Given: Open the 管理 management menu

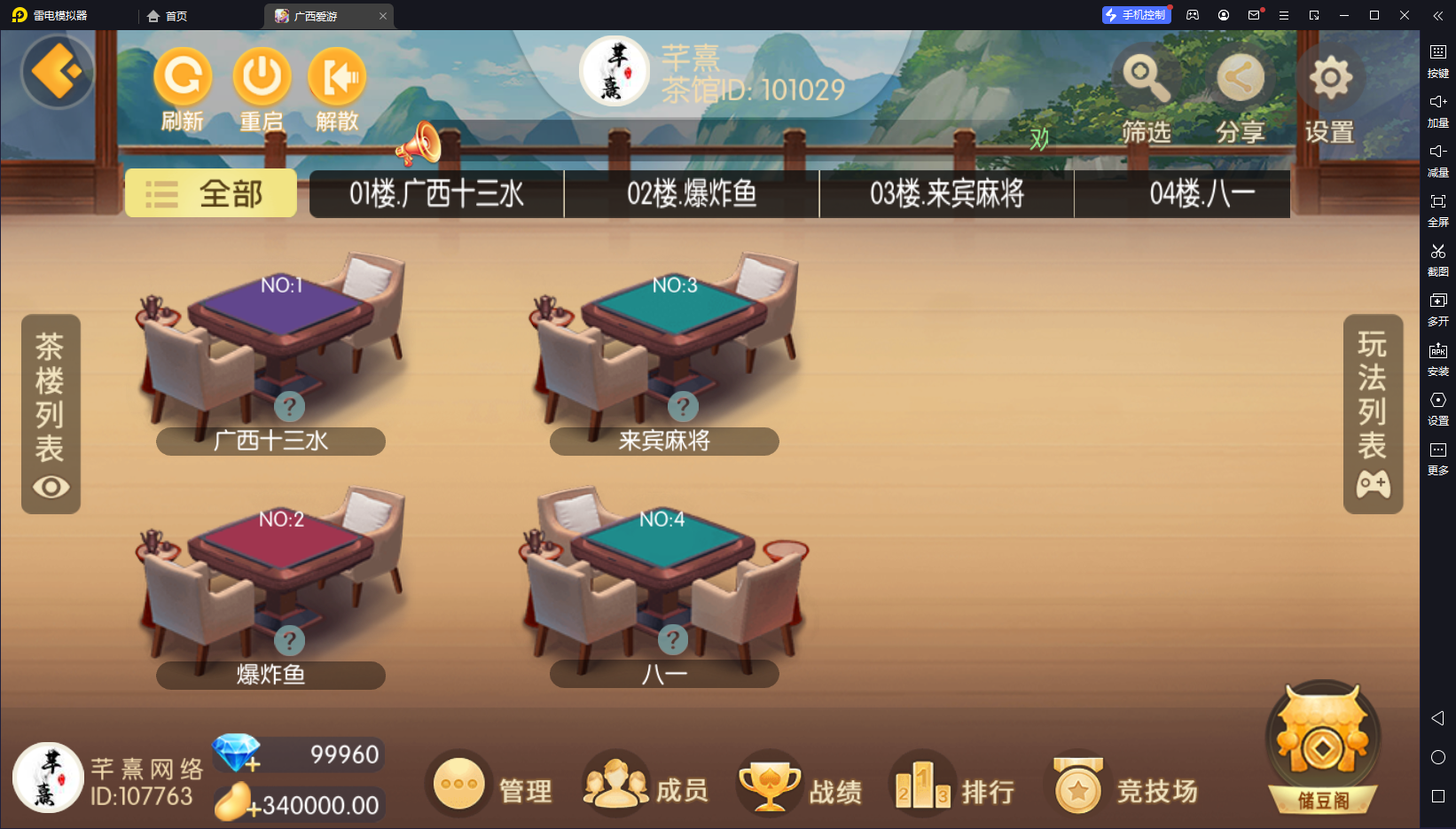Looking at the screenshot, I should click(x=489, y=786).
